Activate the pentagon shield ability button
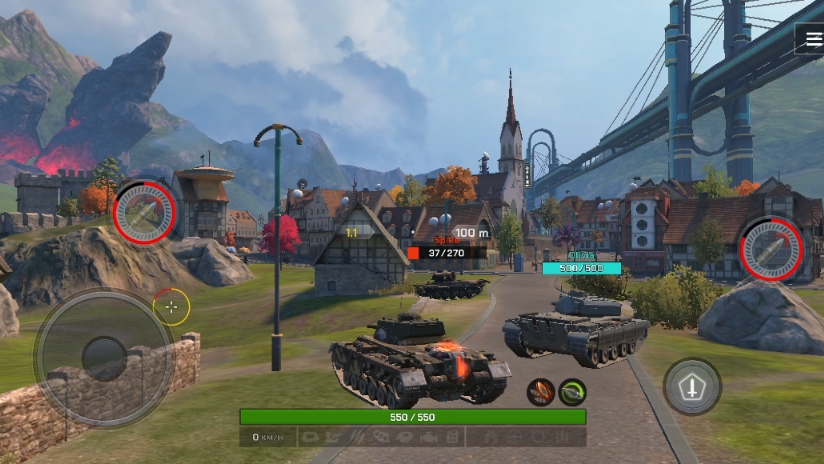Image resolution: width=824 pixels, height=464 pixels. point(692,387)
